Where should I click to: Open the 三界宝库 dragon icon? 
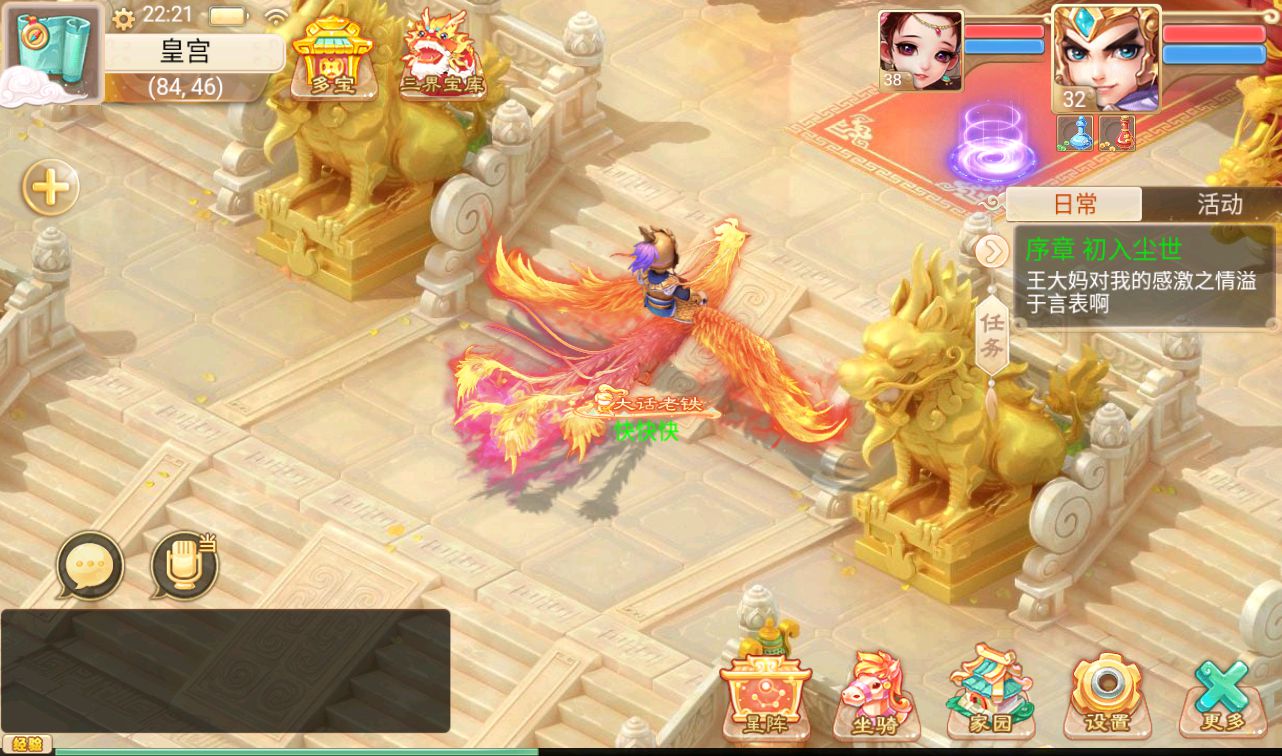pyautogui.click(x=441, y=55)
